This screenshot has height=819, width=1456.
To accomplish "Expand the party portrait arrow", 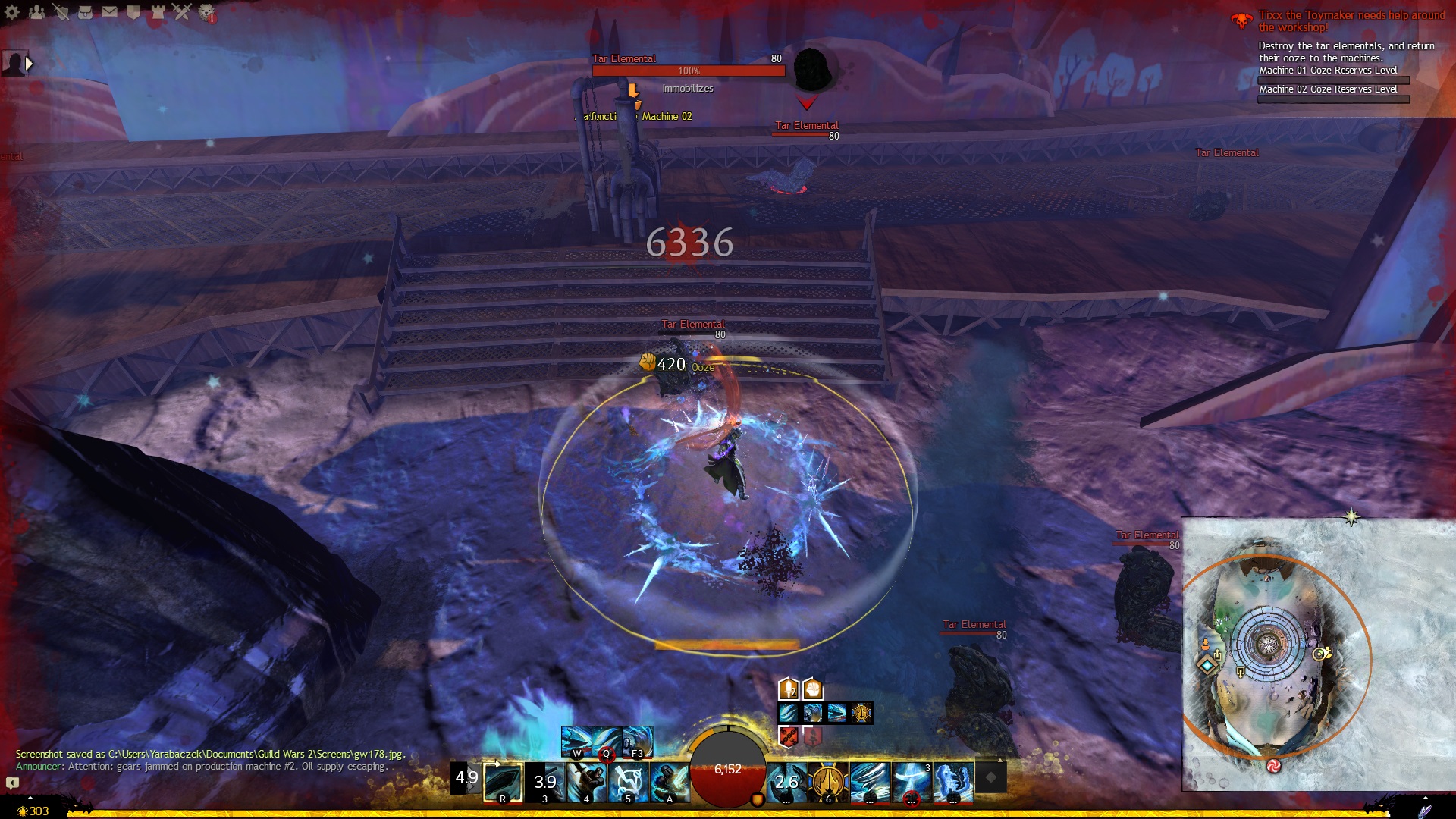I will [x=30, y=64].
